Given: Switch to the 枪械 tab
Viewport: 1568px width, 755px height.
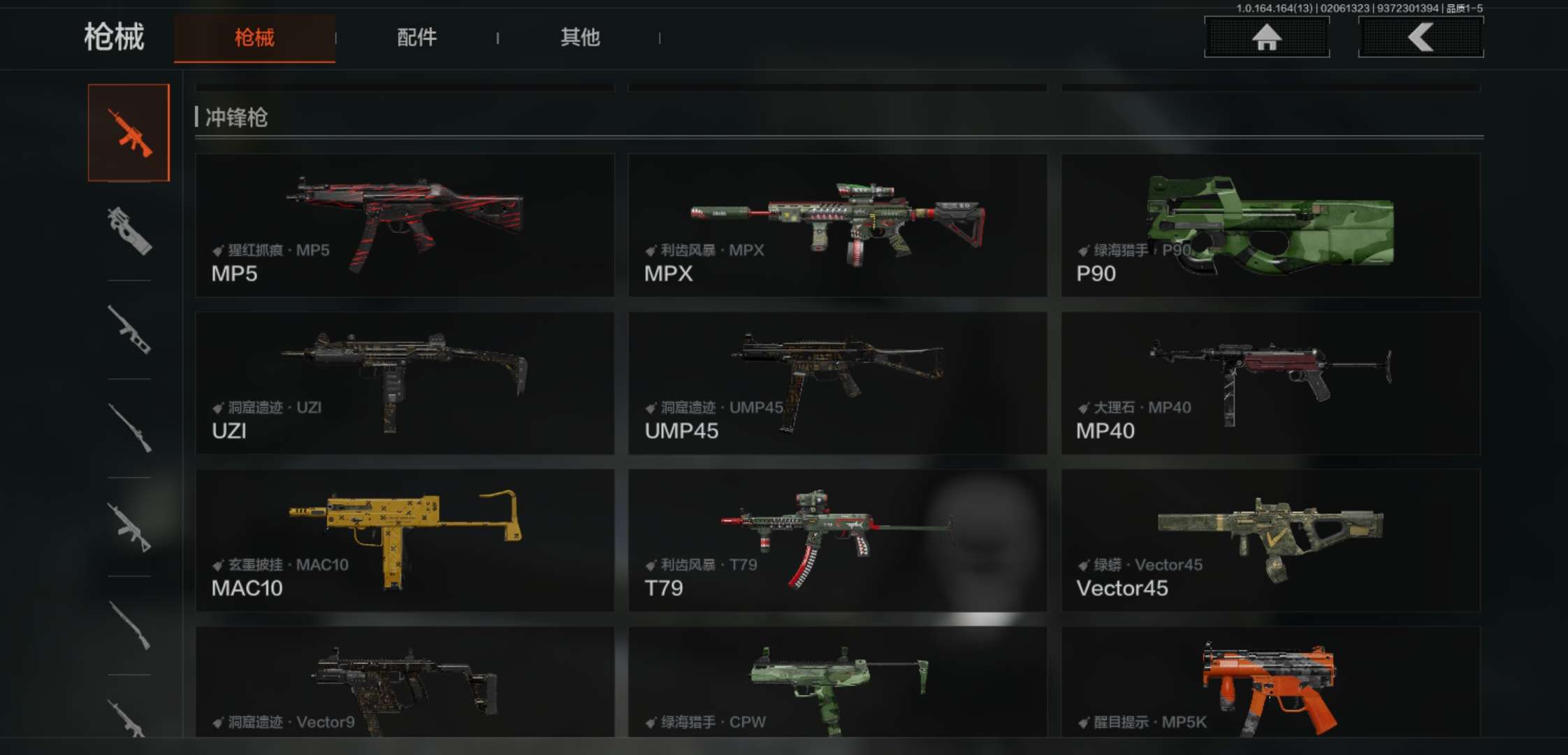Looking at the screenshot, I should click(x=254, y=38).
